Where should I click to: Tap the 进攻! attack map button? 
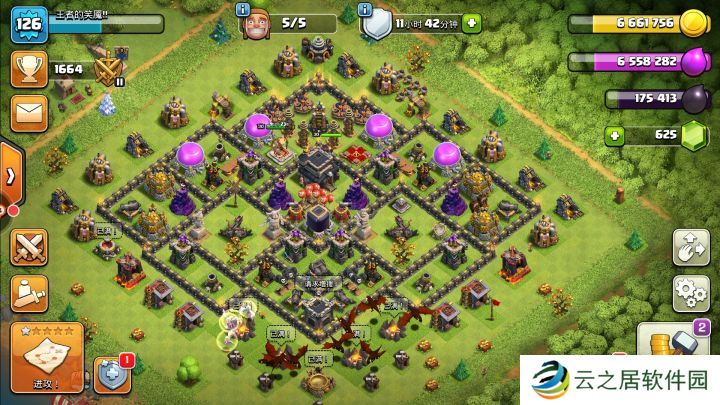point(46,357)
